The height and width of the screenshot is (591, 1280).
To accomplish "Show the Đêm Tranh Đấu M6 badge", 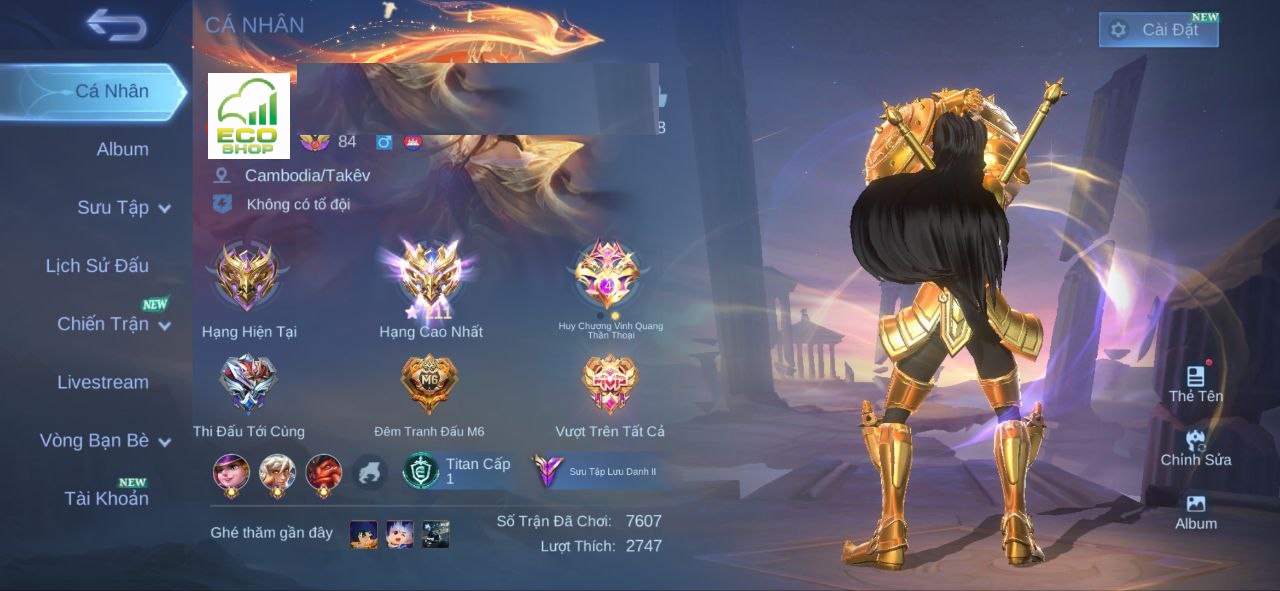I will [x=429, y=385].
